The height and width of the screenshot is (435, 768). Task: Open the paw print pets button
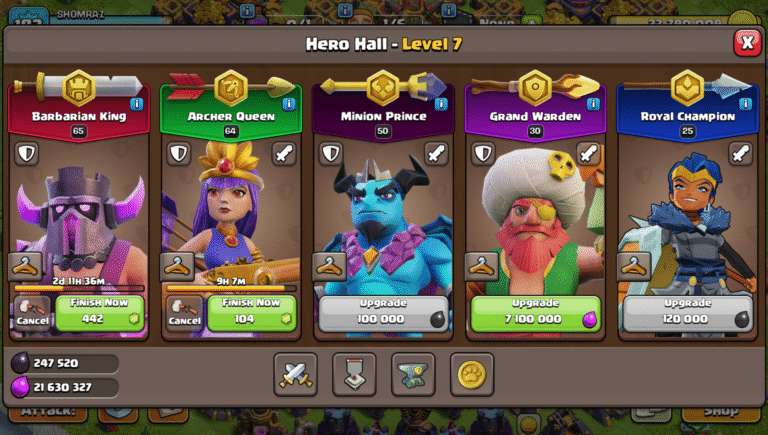click(472, 374)
